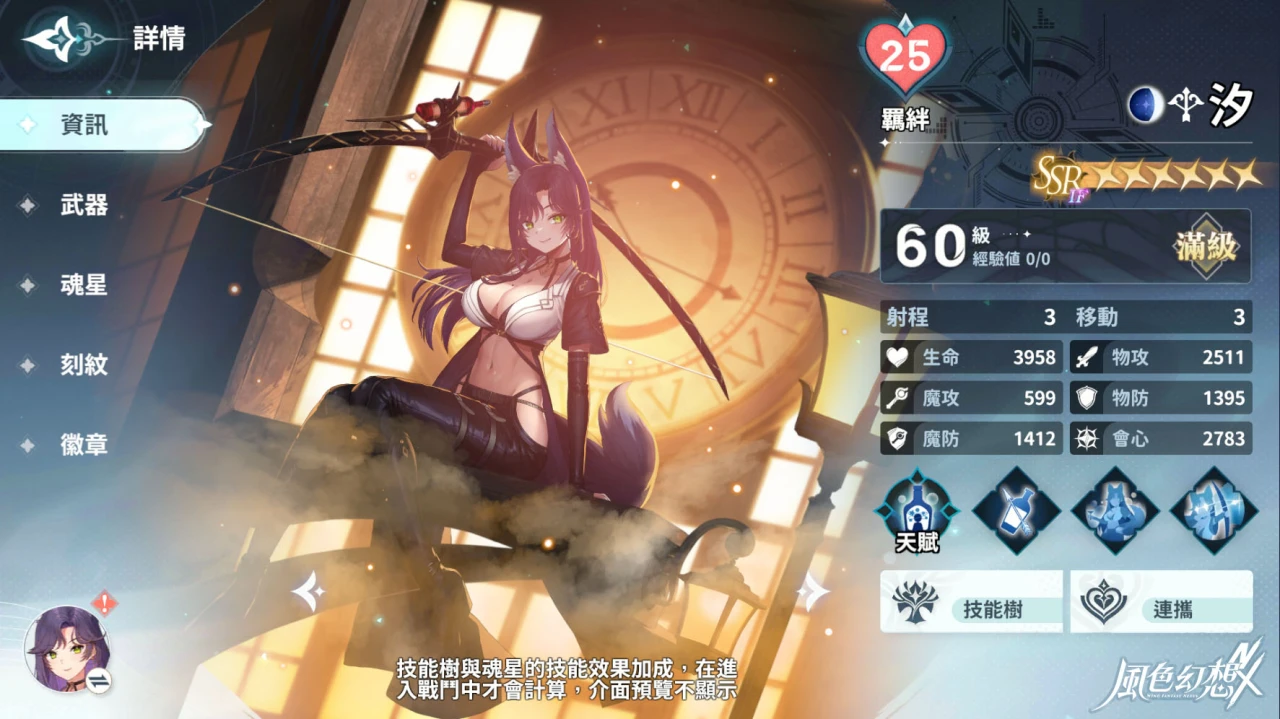This screenshot has height=719, width=1280.
Task: Open the 羈絆 heart bond level
Action: click(x=906, y=57)
